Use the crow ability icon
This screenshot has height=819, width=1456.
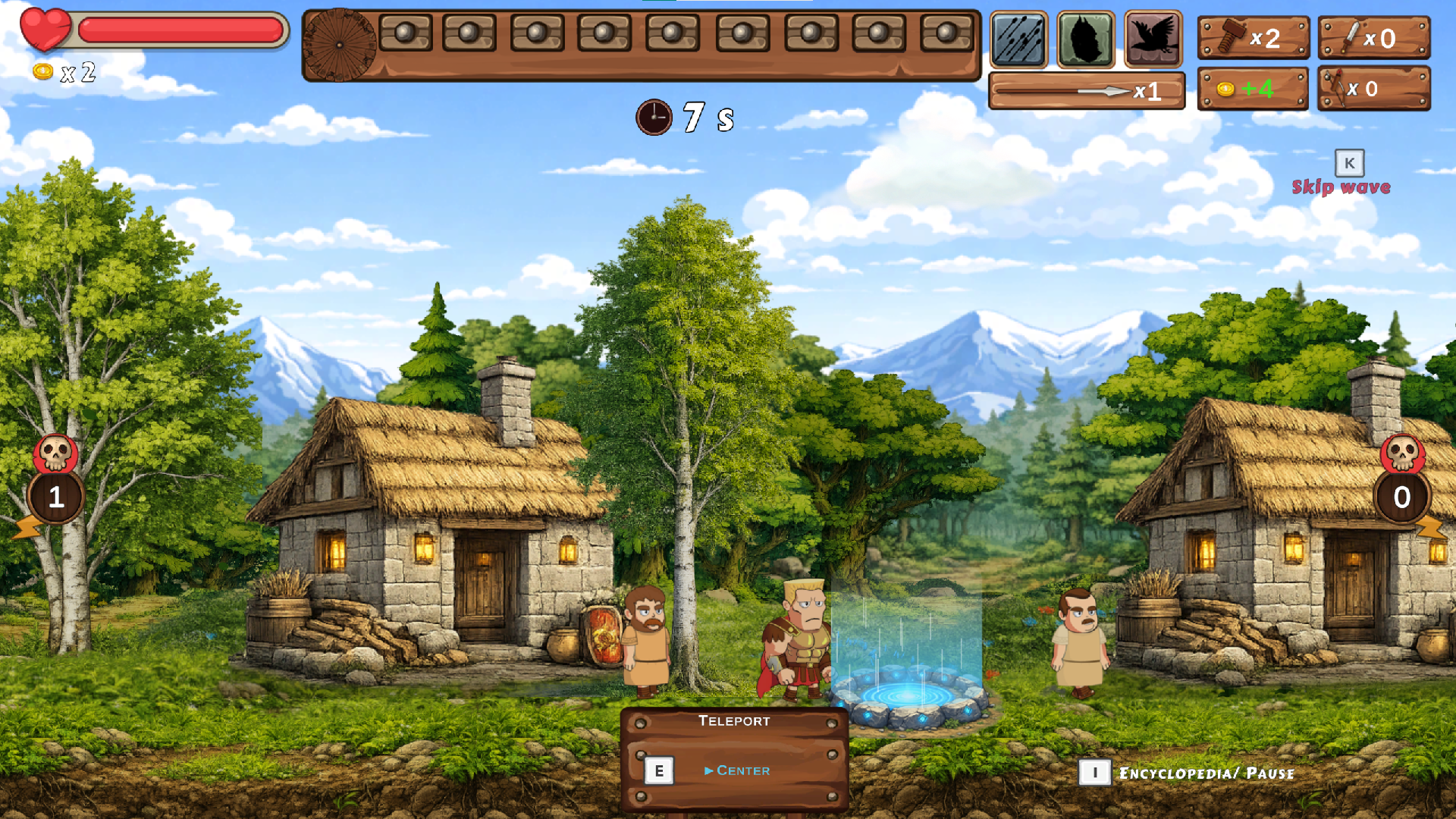coord(1153,39)
